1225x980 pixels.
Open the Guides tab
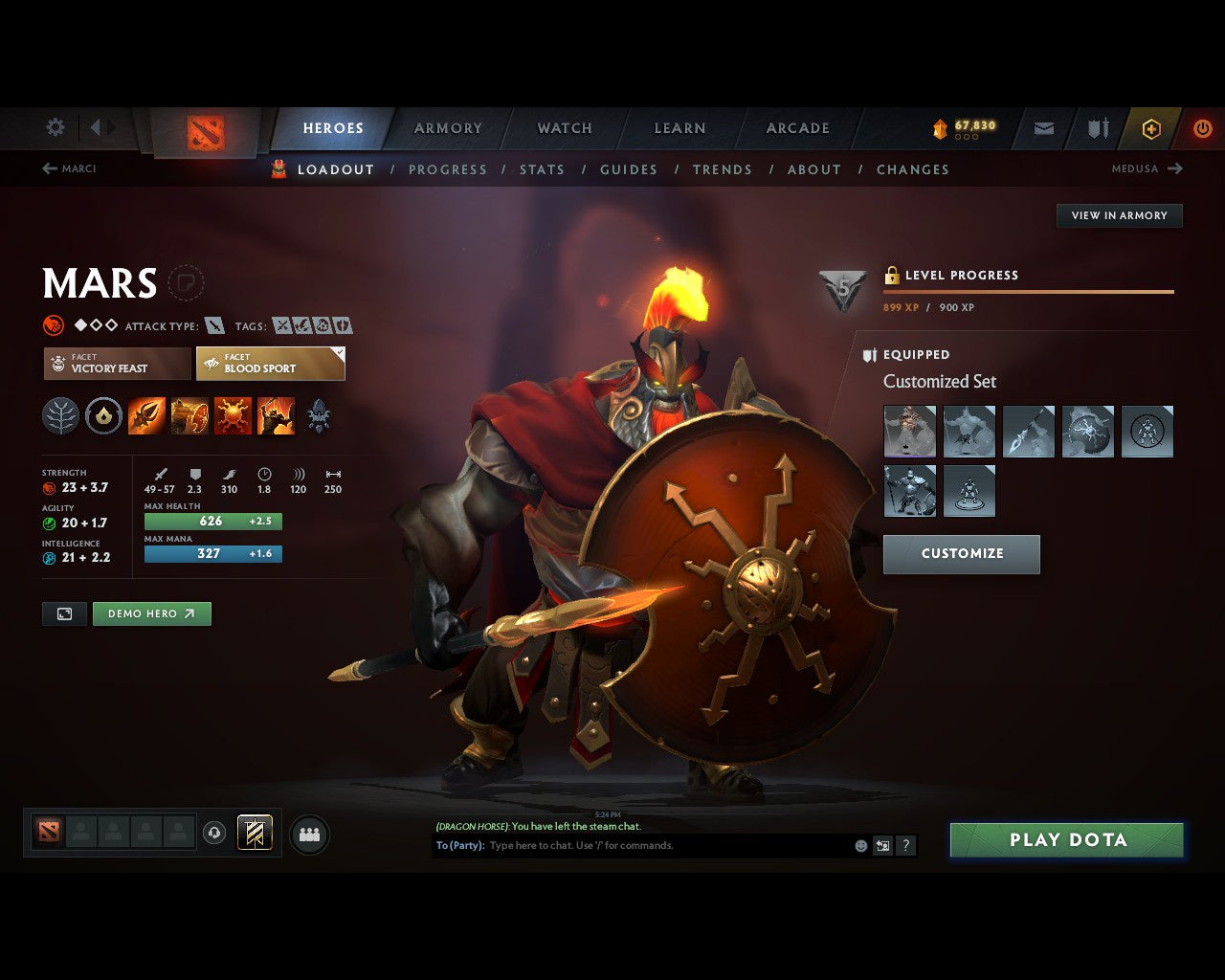628,169
